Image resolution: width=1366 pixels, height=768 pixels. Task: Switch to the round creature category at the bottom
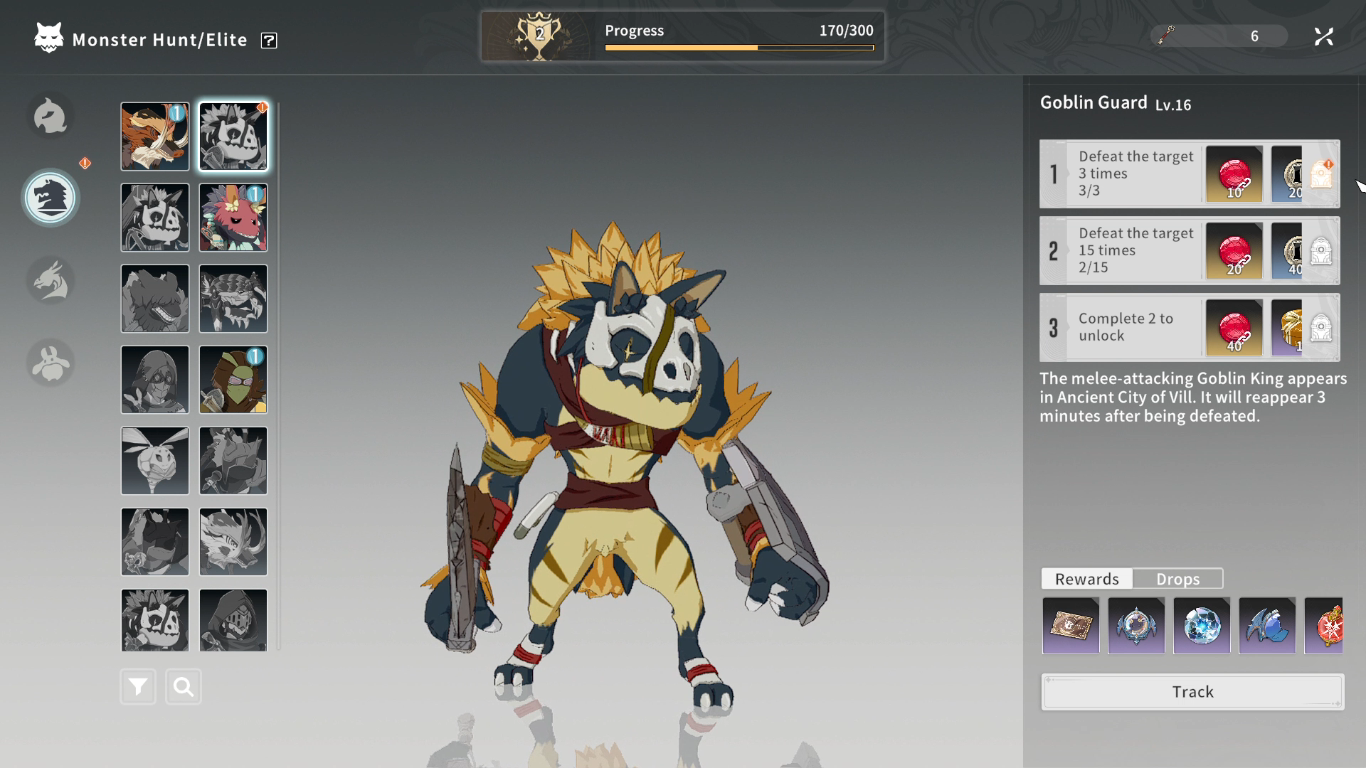pyautogui.click(x=51, y=361)
